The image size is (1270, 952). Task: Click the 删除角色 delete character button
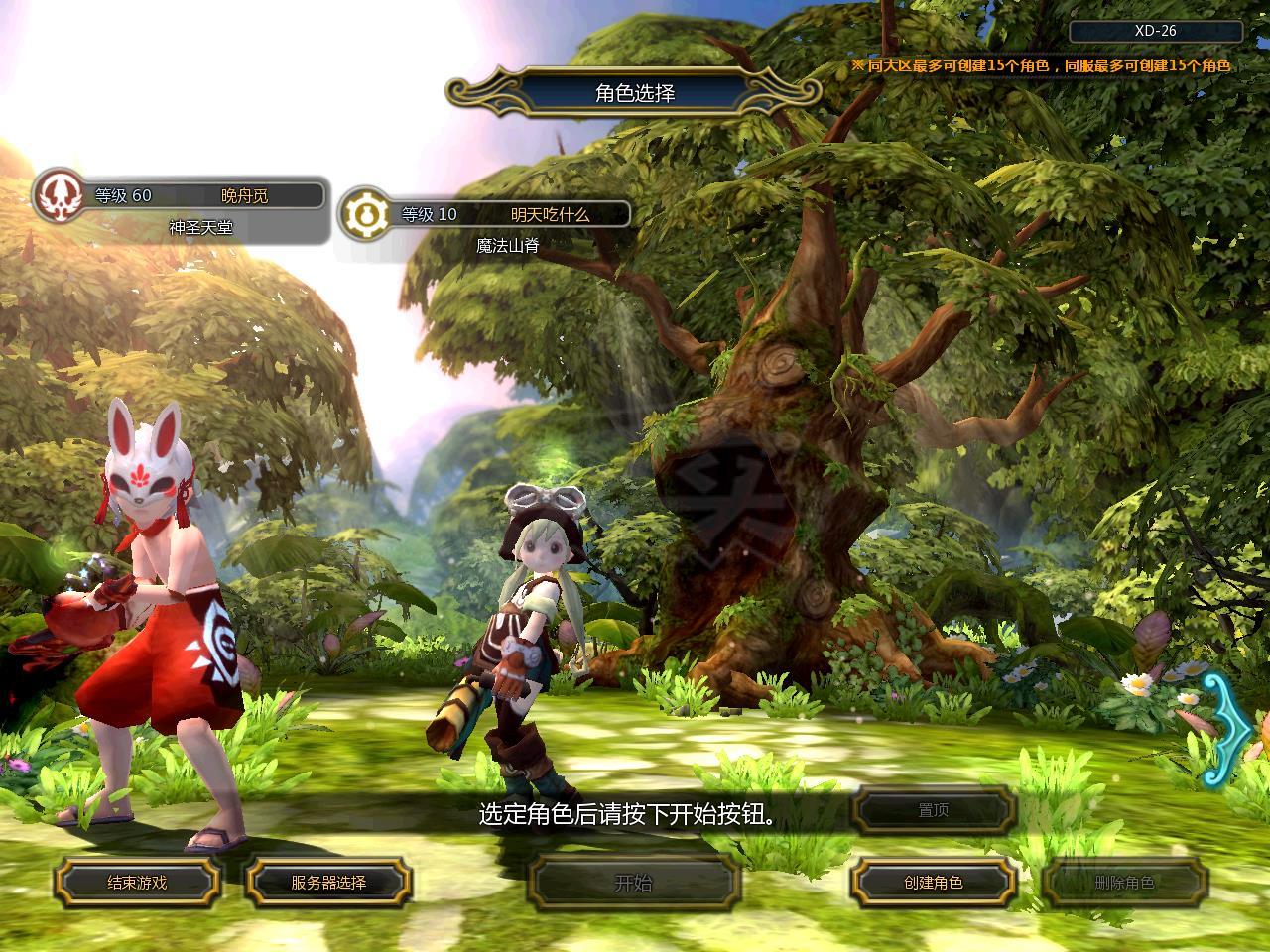[1124, 883]
